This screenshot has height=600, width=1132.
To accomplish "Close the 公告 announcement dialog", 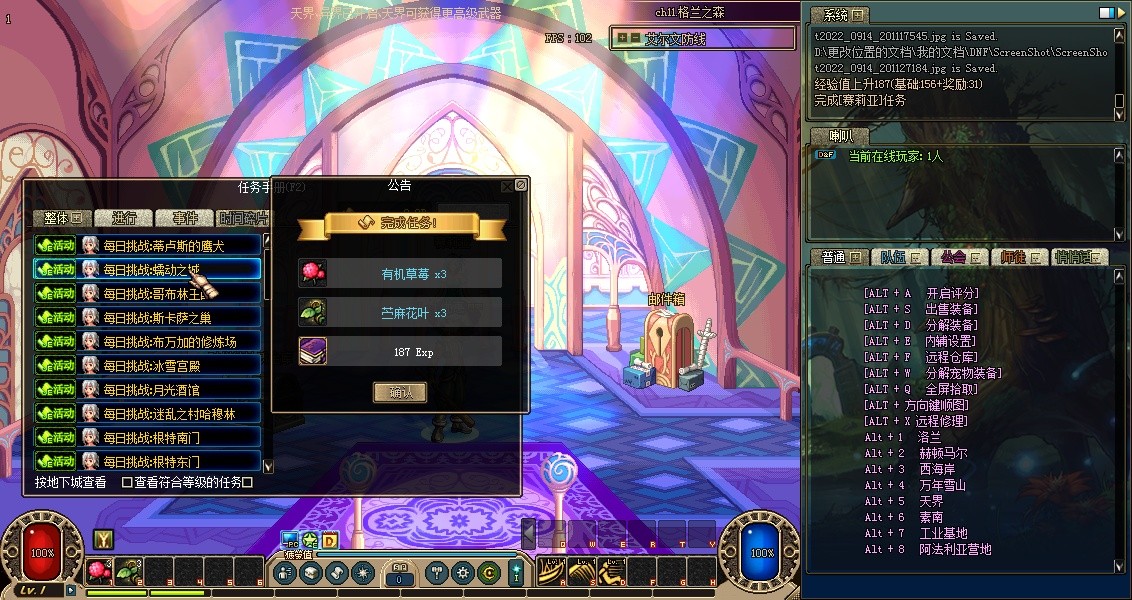I will click(520, 185).
